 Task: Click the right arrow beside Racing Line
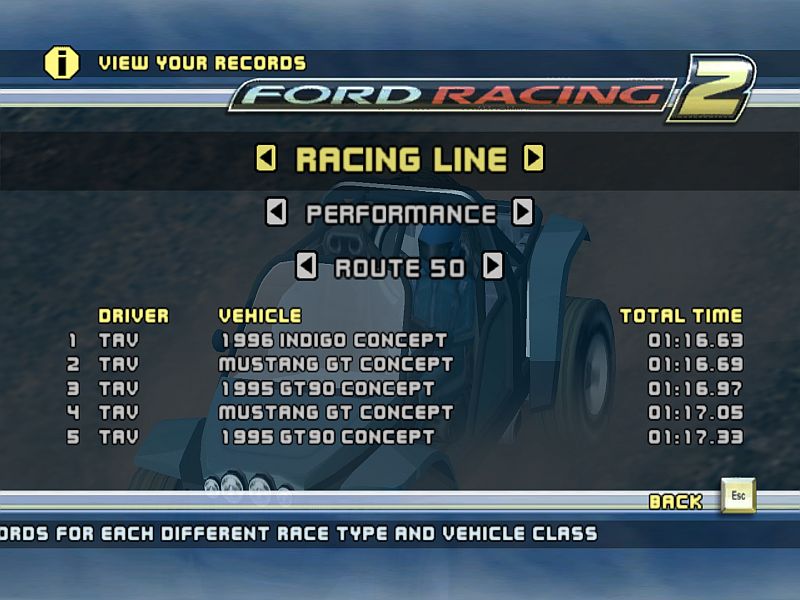(534, 158)
